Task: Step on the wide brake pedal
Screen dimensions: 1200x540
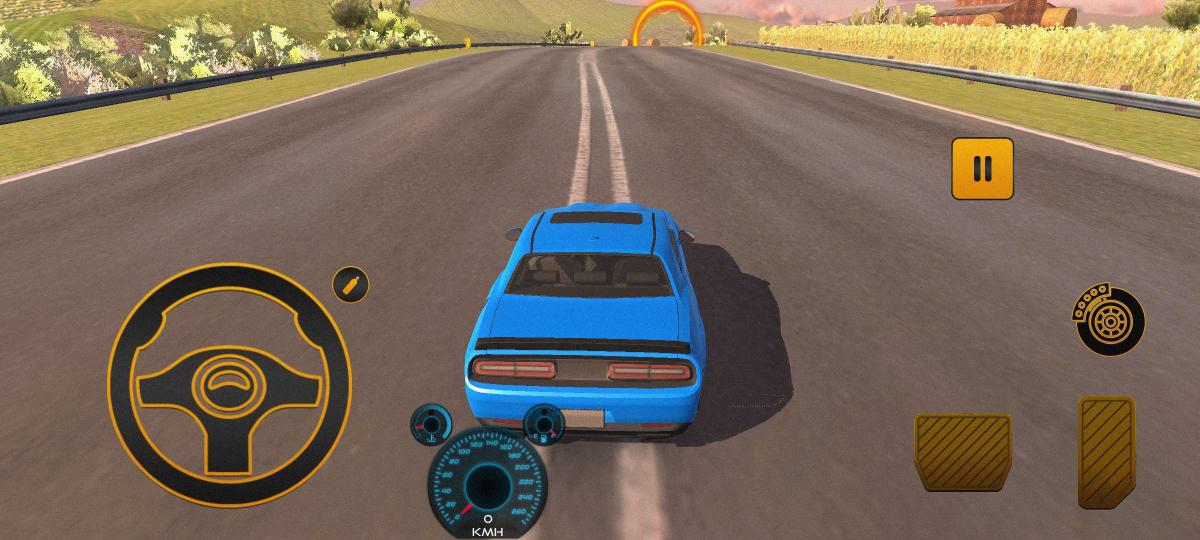Action: 962,452
